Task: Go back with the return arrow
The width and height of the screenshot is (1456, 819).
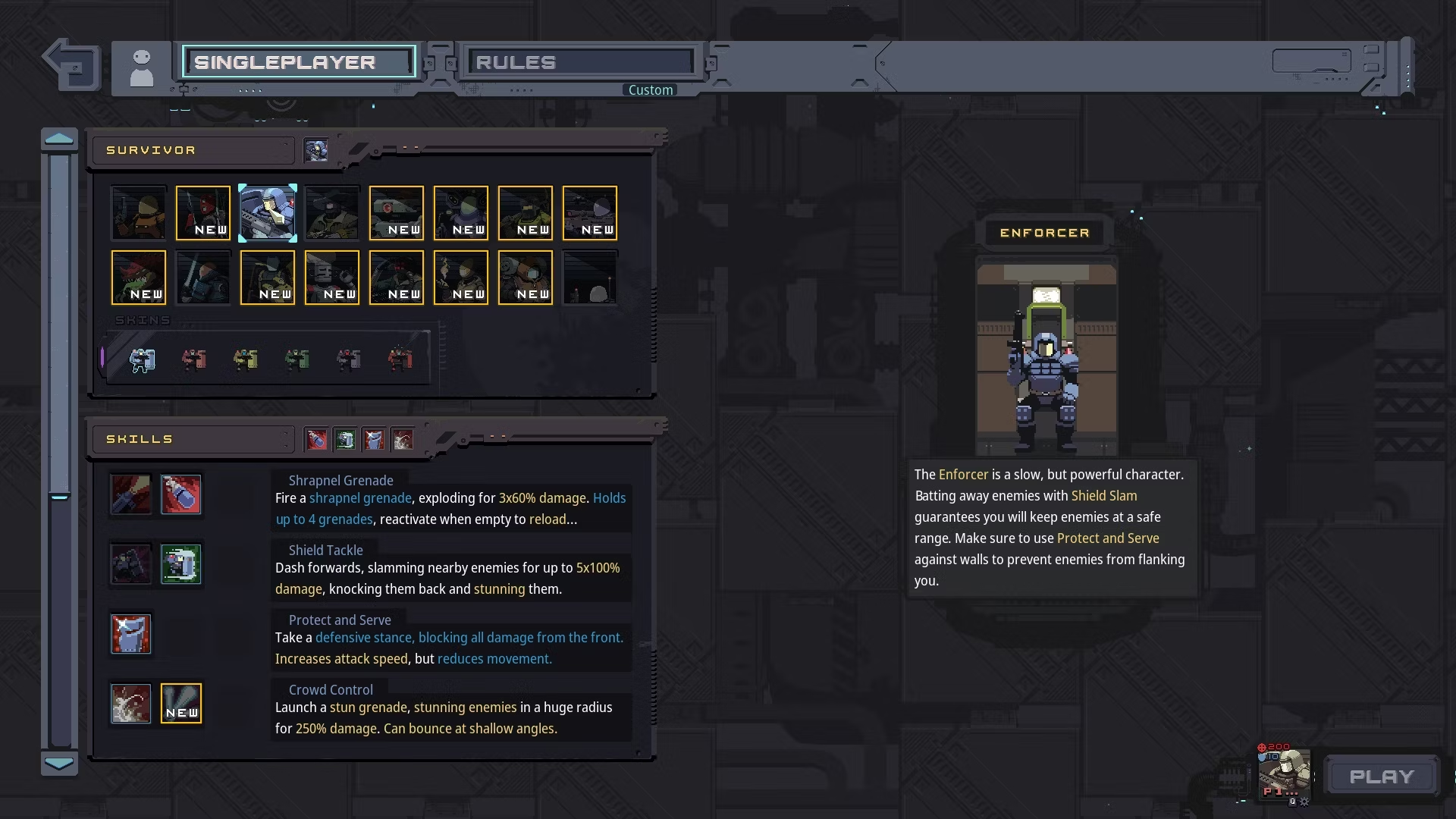Action: coord(72,64)
